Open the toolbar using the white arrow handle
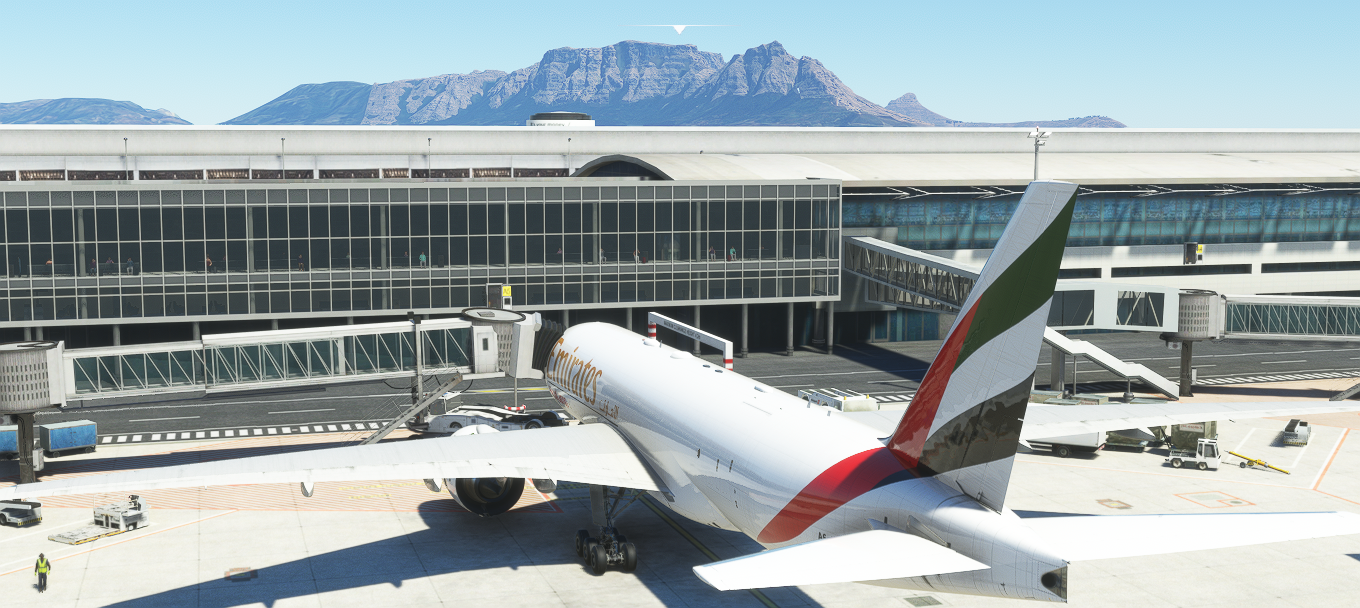1360x608 pixels. 679,29
